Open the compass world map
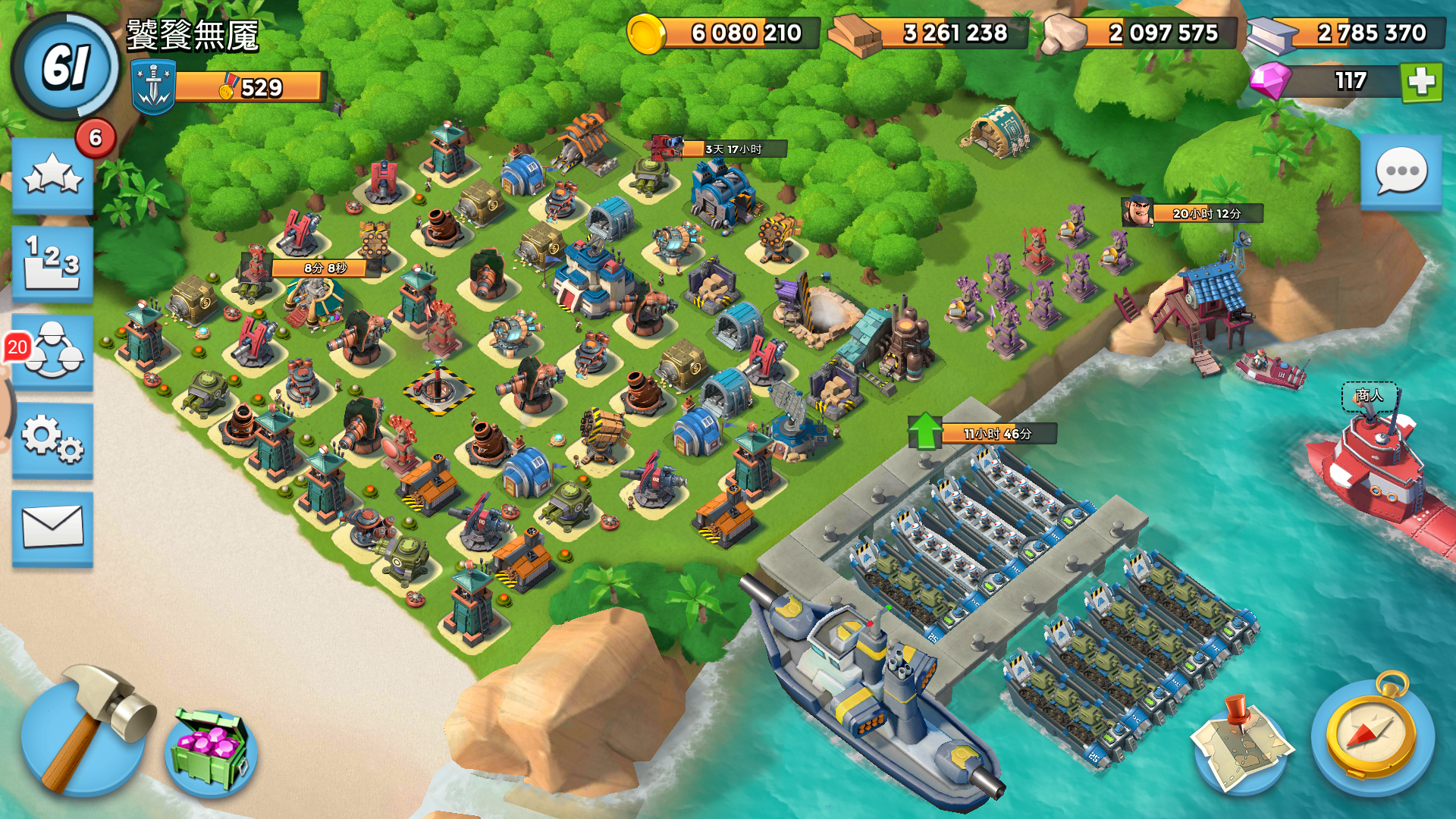Screen dimensions: 1456x819 tap(1371, 733)
